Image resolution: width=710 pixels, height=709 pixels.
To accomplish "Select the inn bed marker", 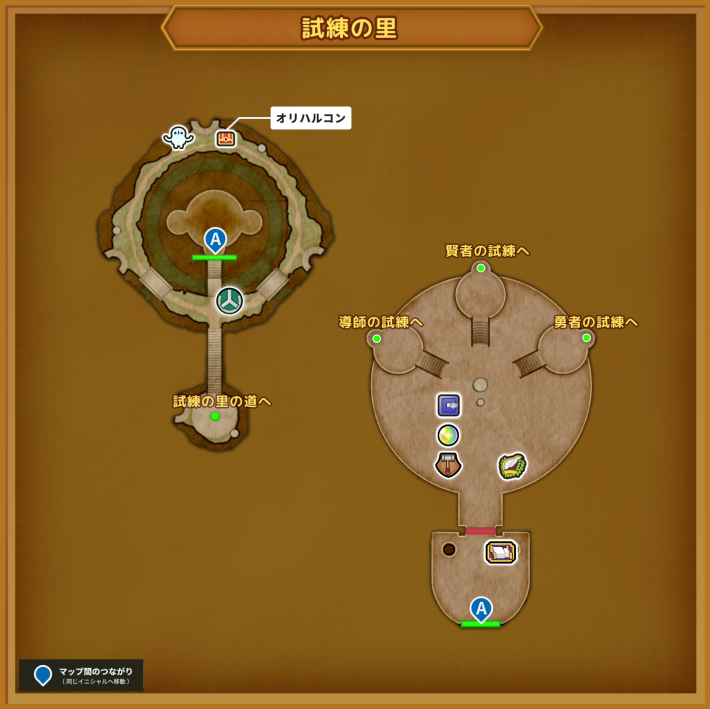I will pyautogui.click(x=500, y=551).
